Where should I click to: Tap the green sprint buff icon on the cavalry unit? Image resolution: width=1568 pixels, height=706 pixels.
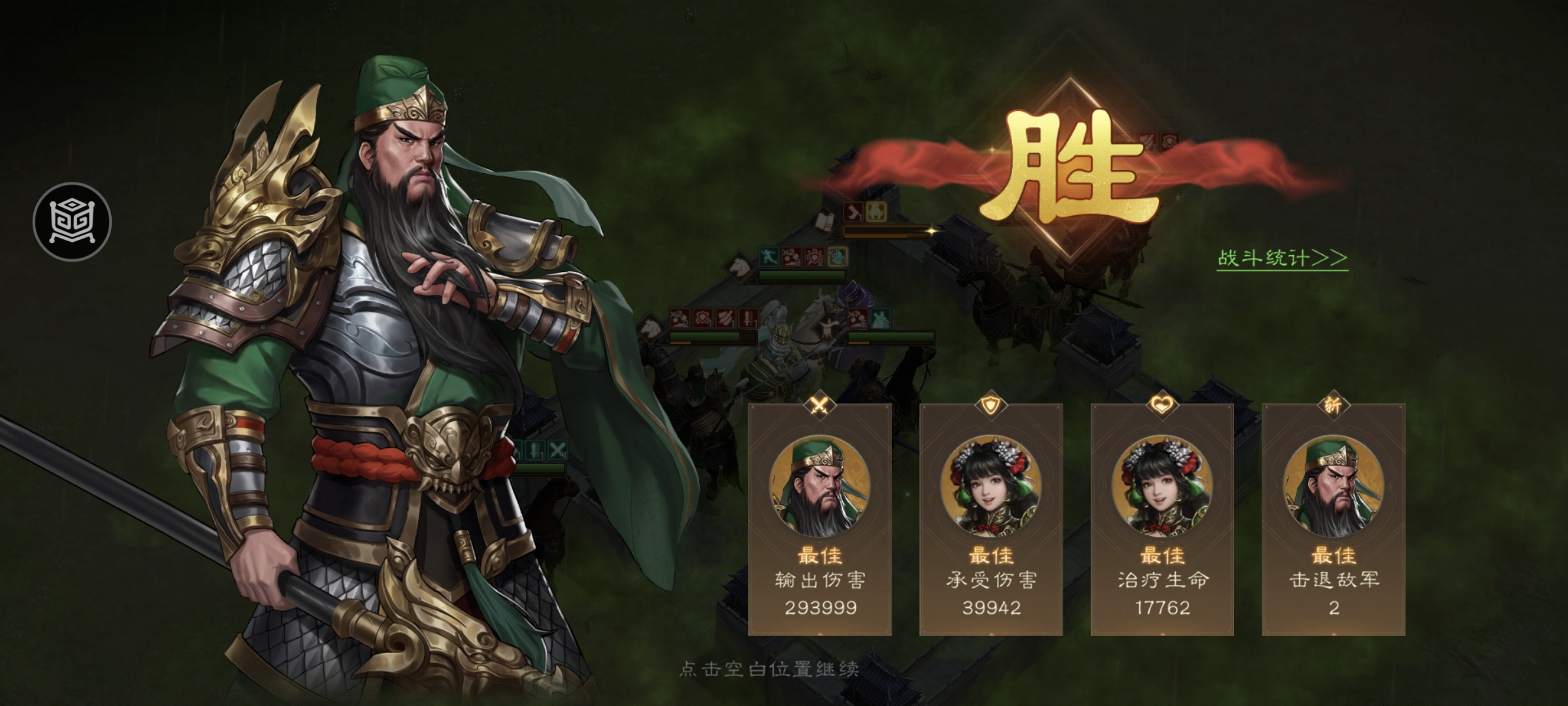(x=770, y=256)
